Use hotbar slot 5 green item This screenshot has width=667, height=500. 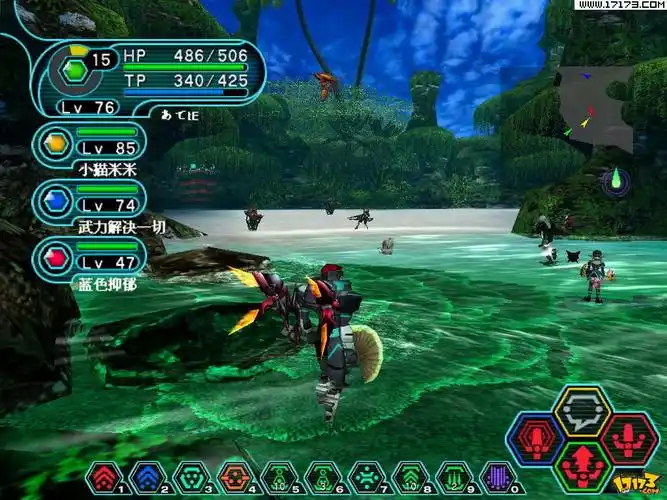pyautogui.click(x=278, y=477)
